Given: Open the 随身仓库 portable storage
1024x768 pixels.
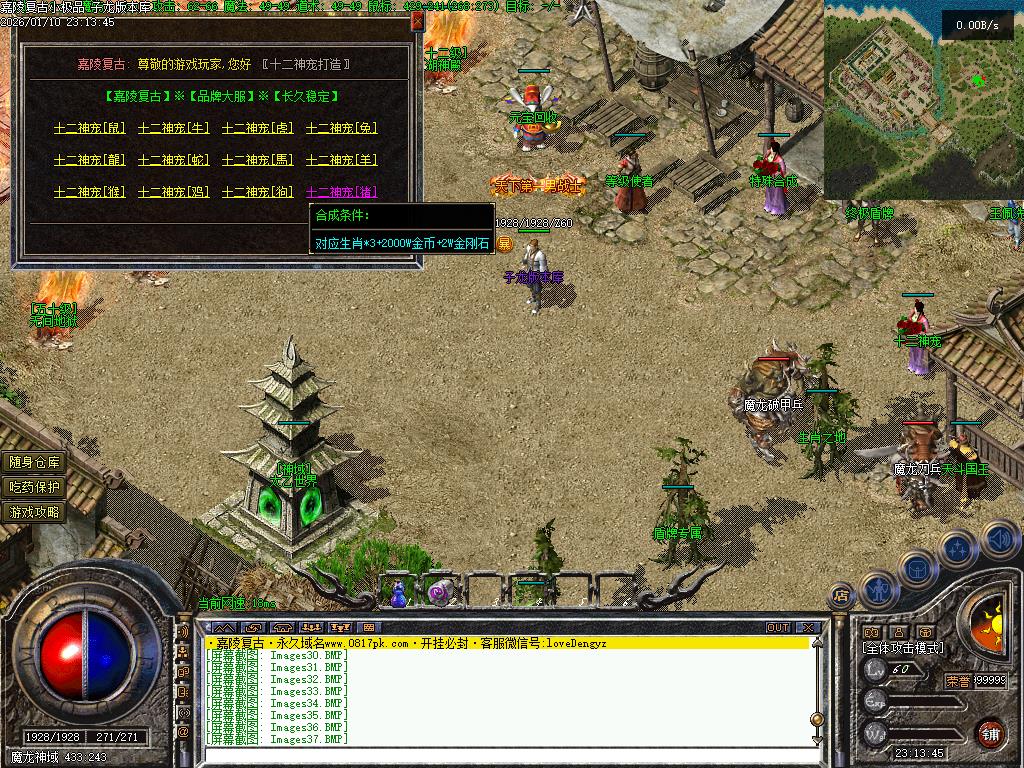Looking at the screenshot, I should (35, 462).
